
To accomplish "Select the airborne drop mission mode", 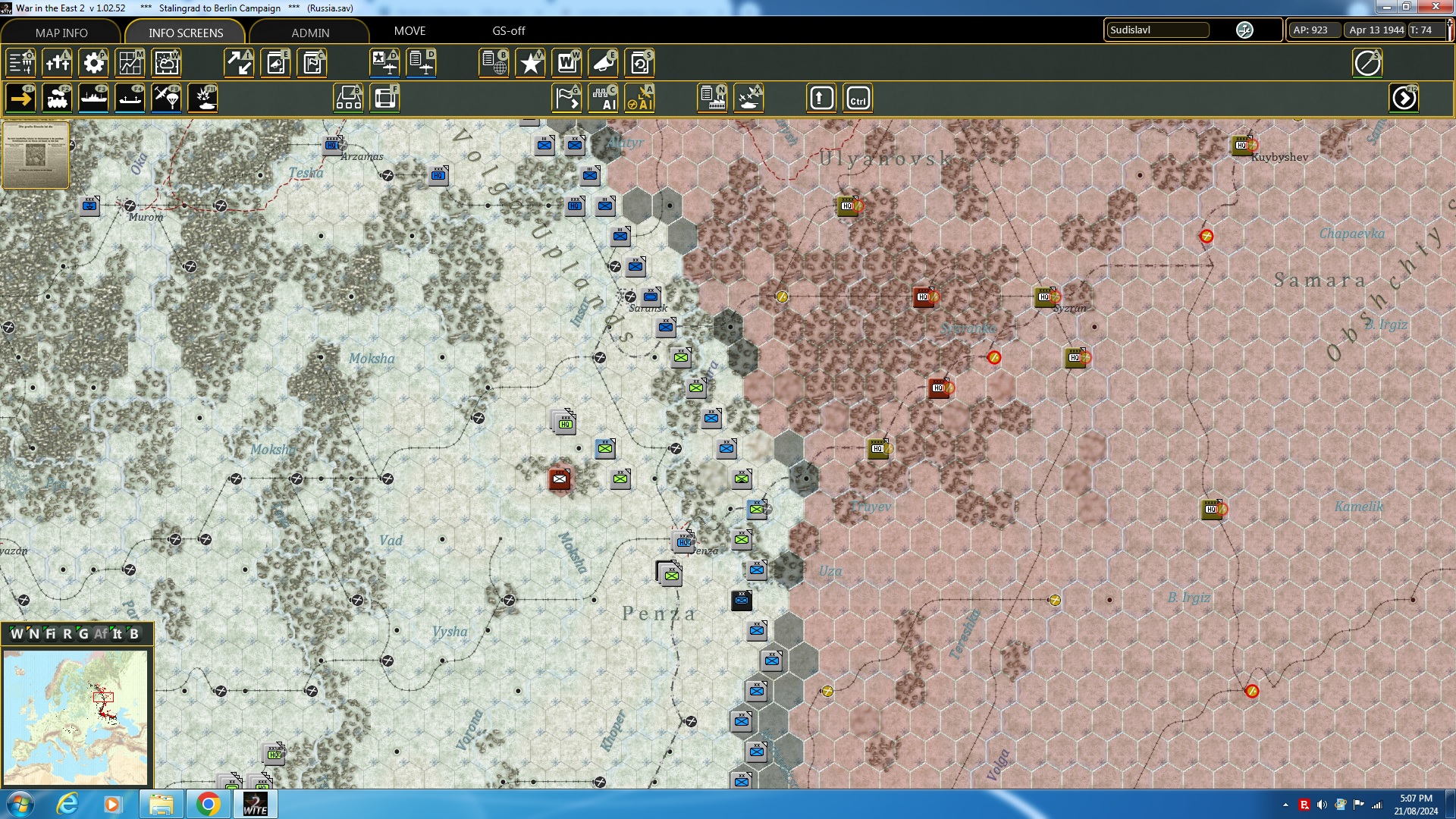I will click(x=166, y=97).
